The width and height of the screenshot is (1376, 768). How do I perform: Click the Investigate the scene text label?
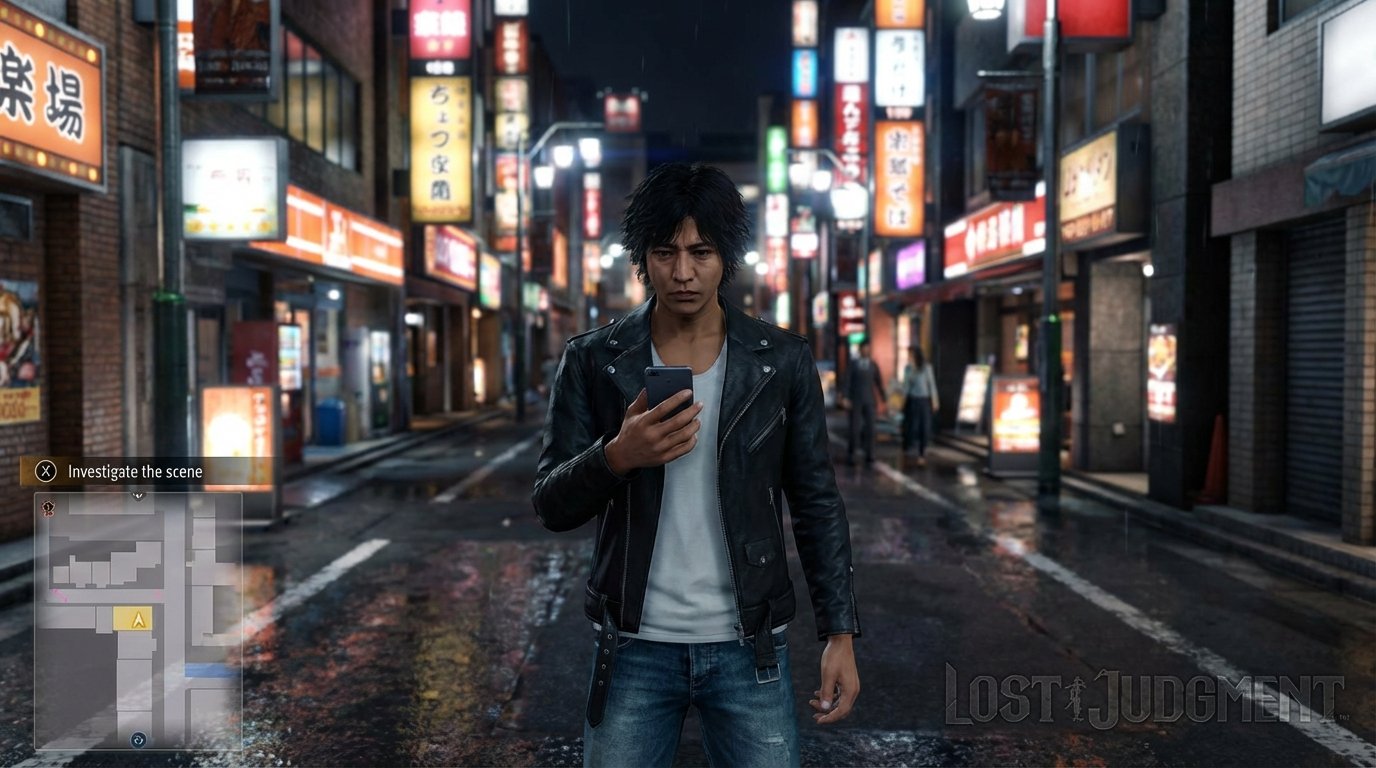tap(134, 471)
